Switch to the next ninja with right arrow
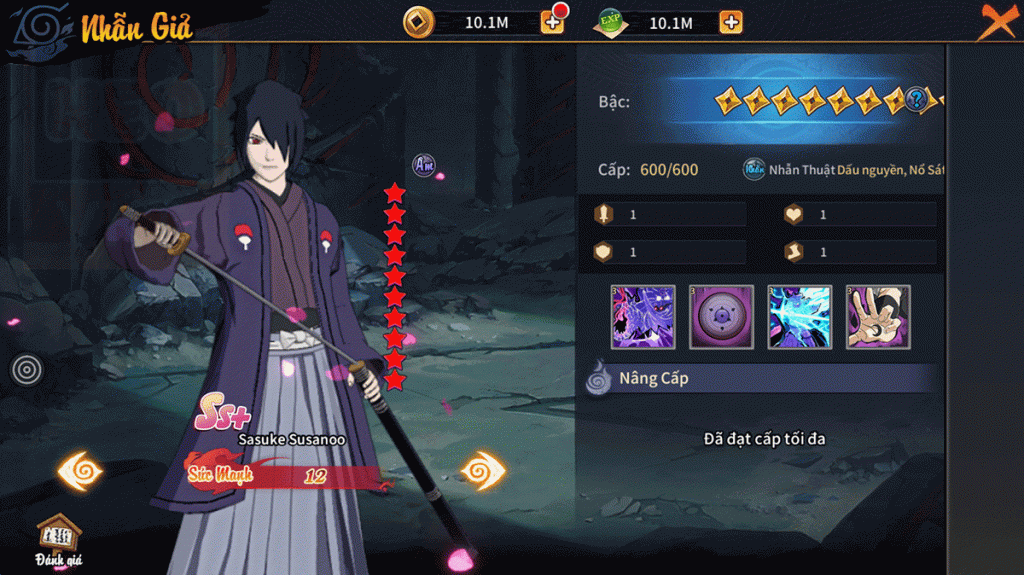1024x575 pixels. pyautogui.click(x=483, y=470)
